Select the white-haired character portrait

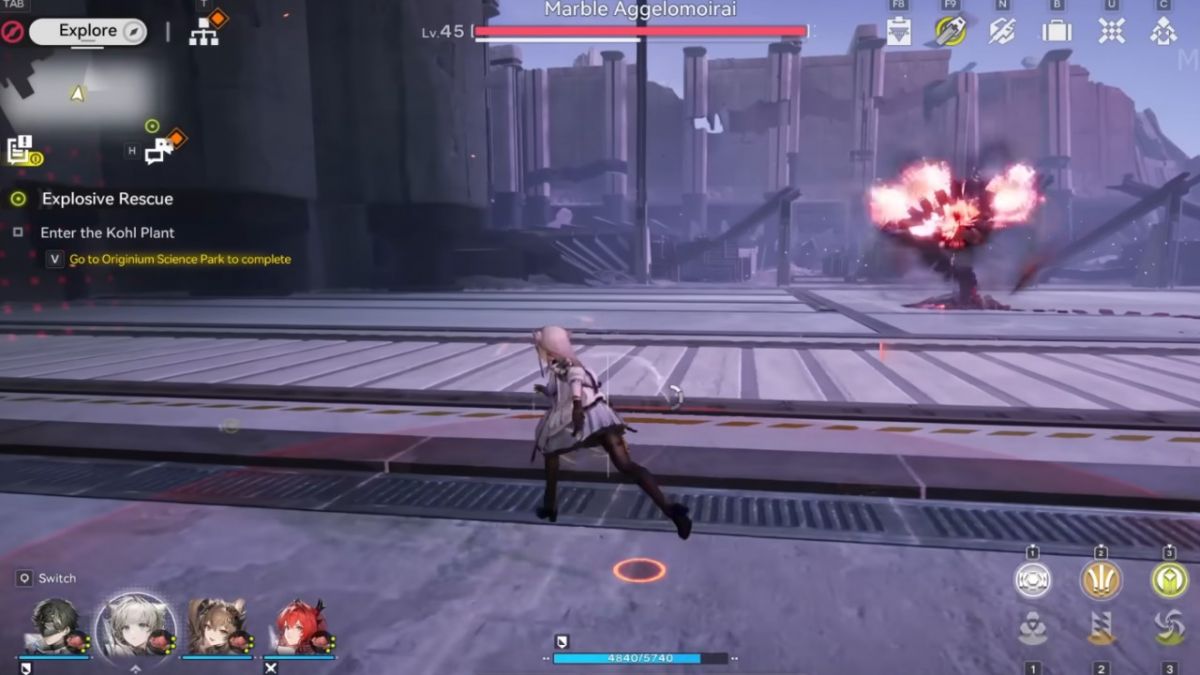136,627
